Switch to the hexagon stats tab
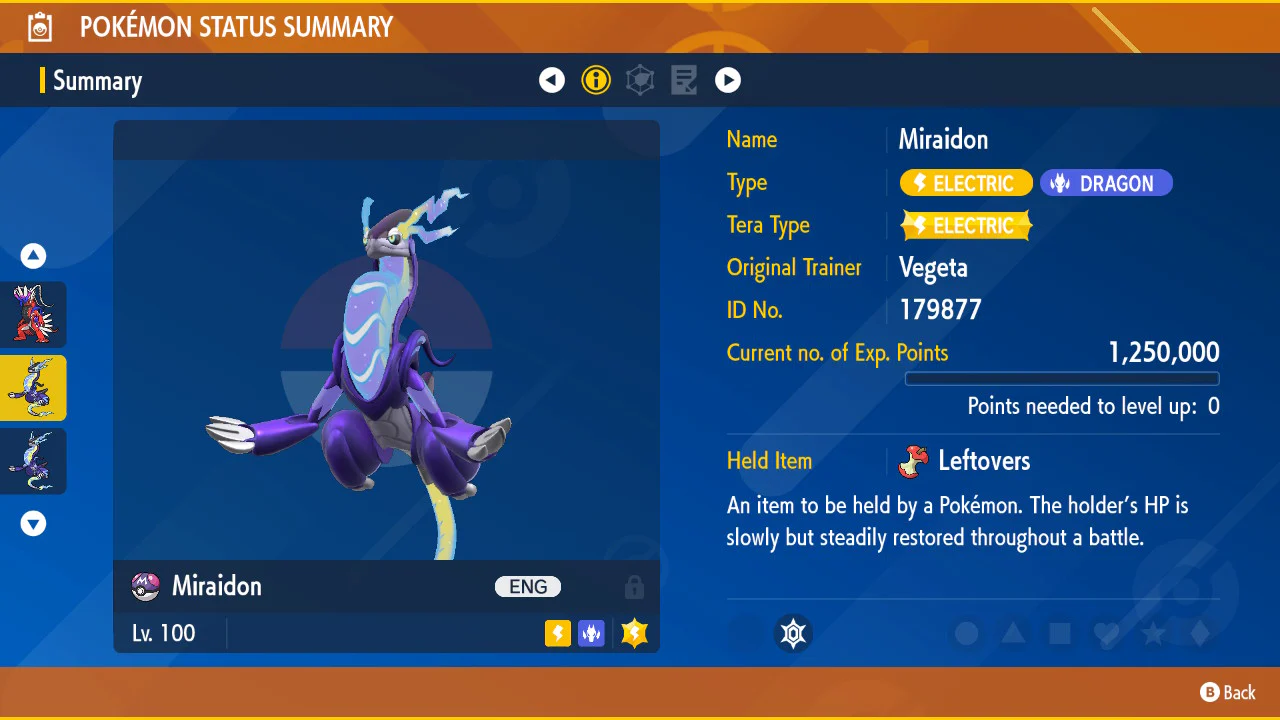The image size is (1280, 720). coord(640,80)
